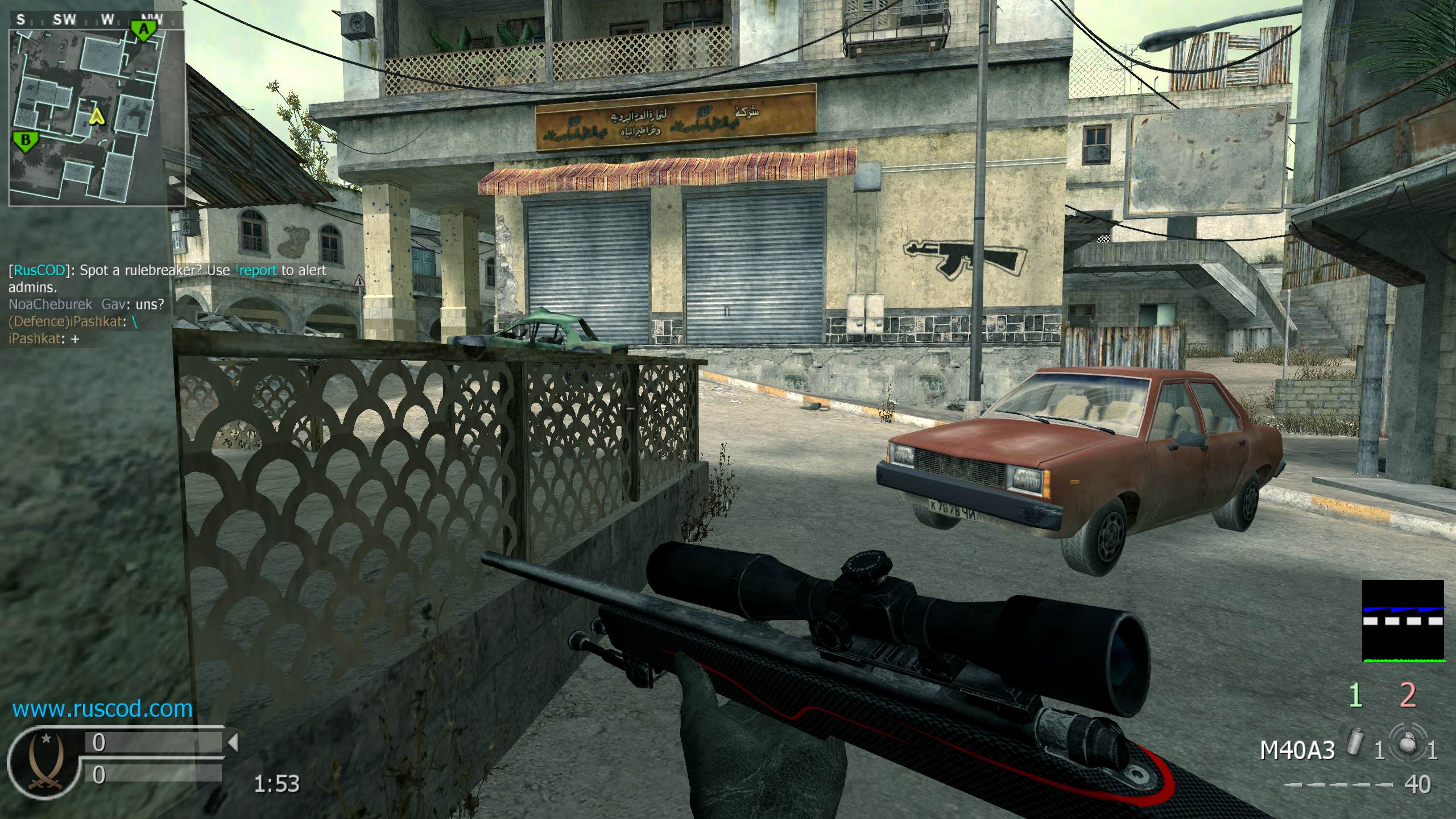Click the M40A3 weapon name
Screen dimensions: 1456x819
click(x=1297, y=751)
